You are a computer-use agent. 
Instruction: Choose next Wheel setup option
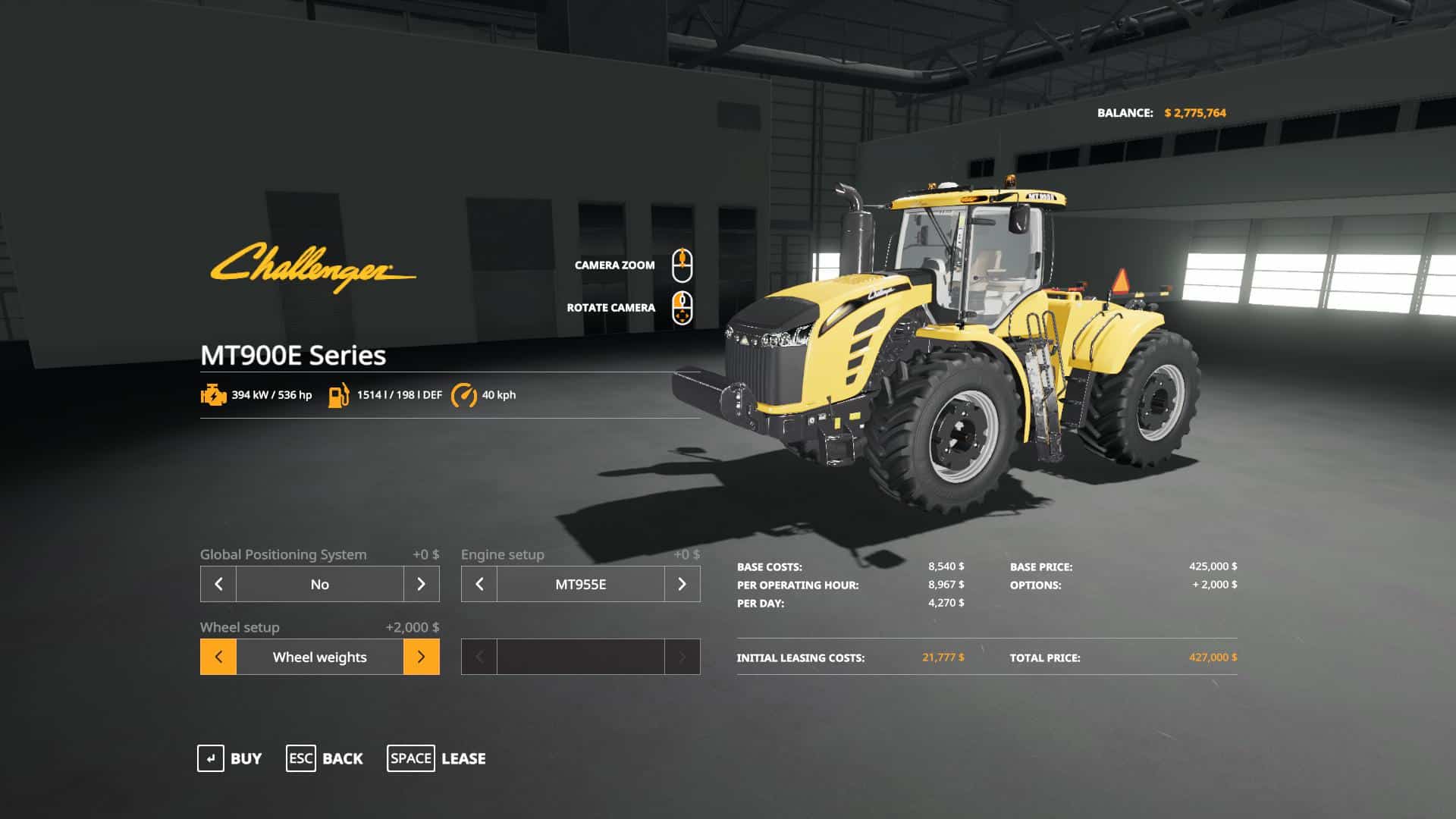[421, 657]
